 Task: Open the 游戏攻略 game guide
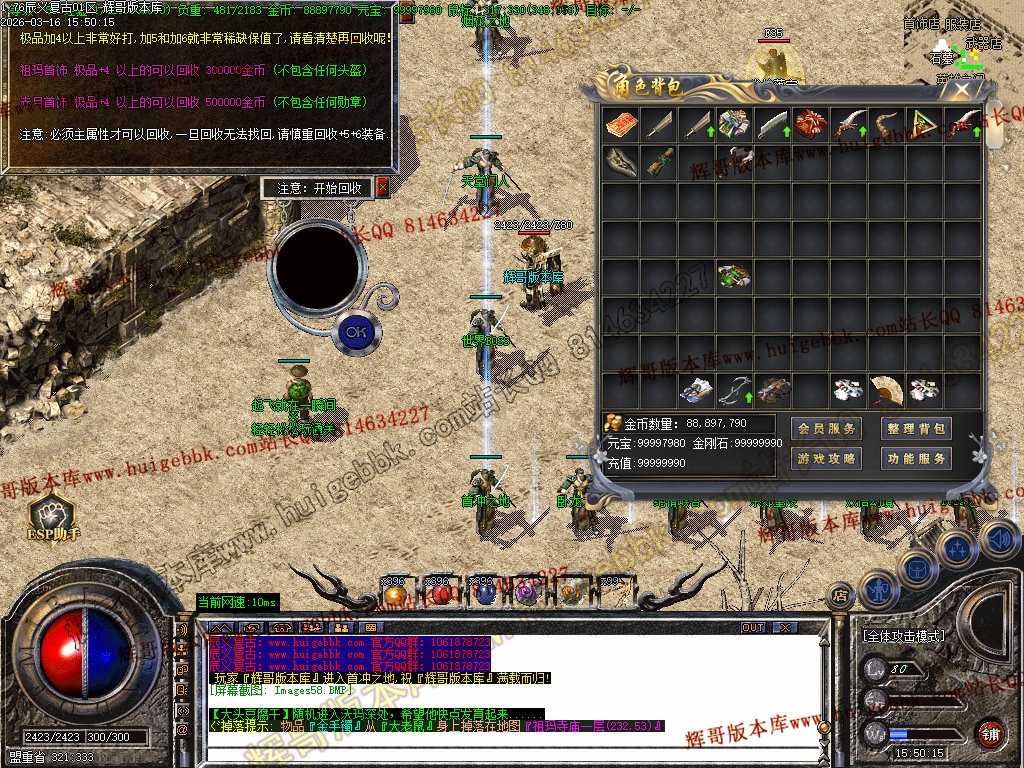pos(827,459)
